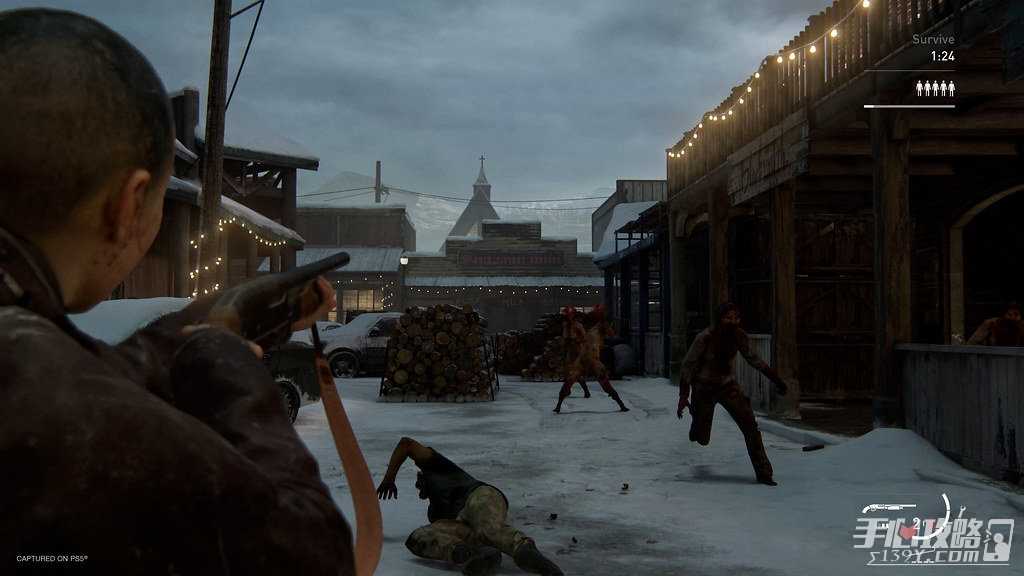Click the remaining enemies figure icons
1024x576 pixels.
click(935, 88)
